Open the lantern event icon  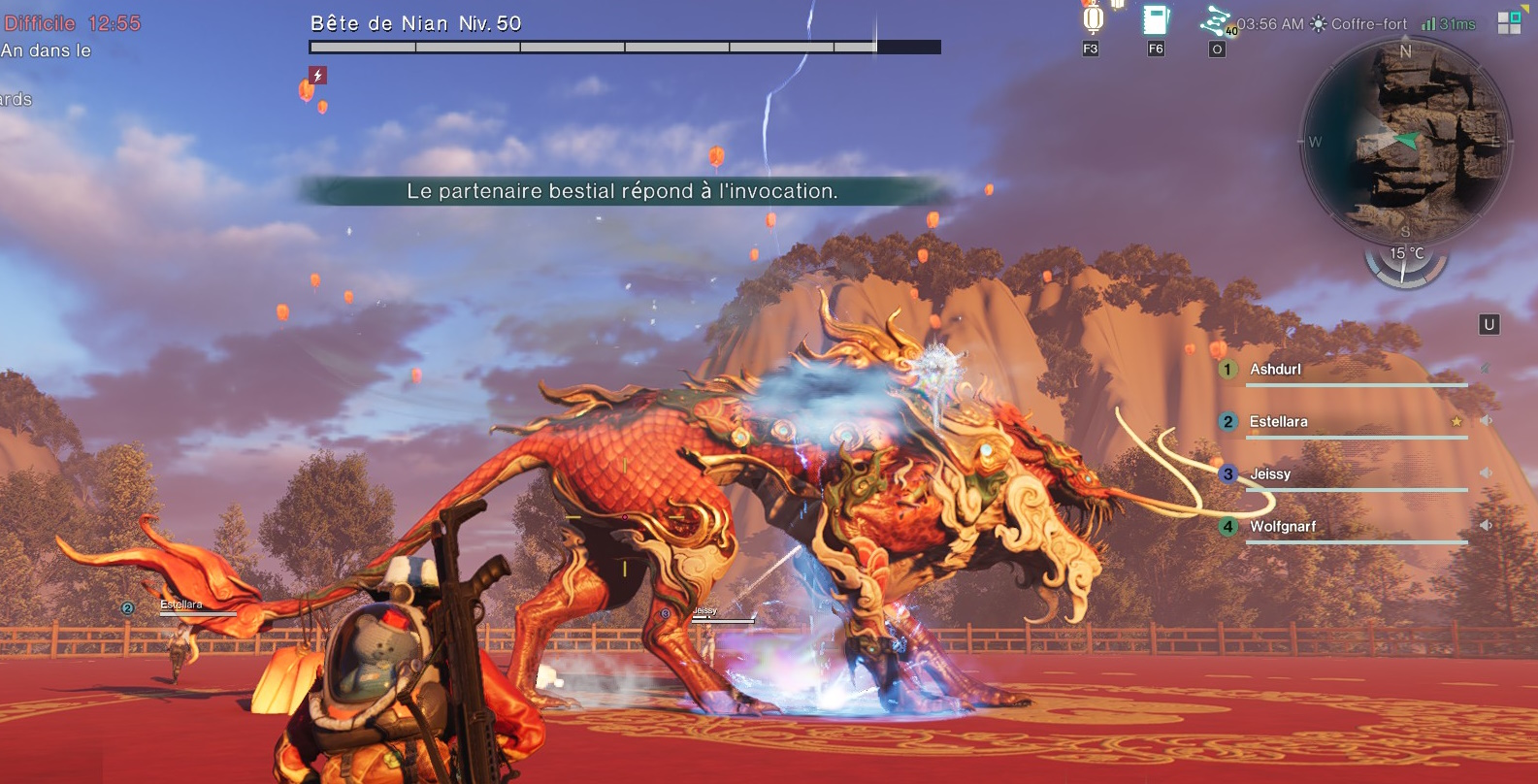[x=1093, y=19]
